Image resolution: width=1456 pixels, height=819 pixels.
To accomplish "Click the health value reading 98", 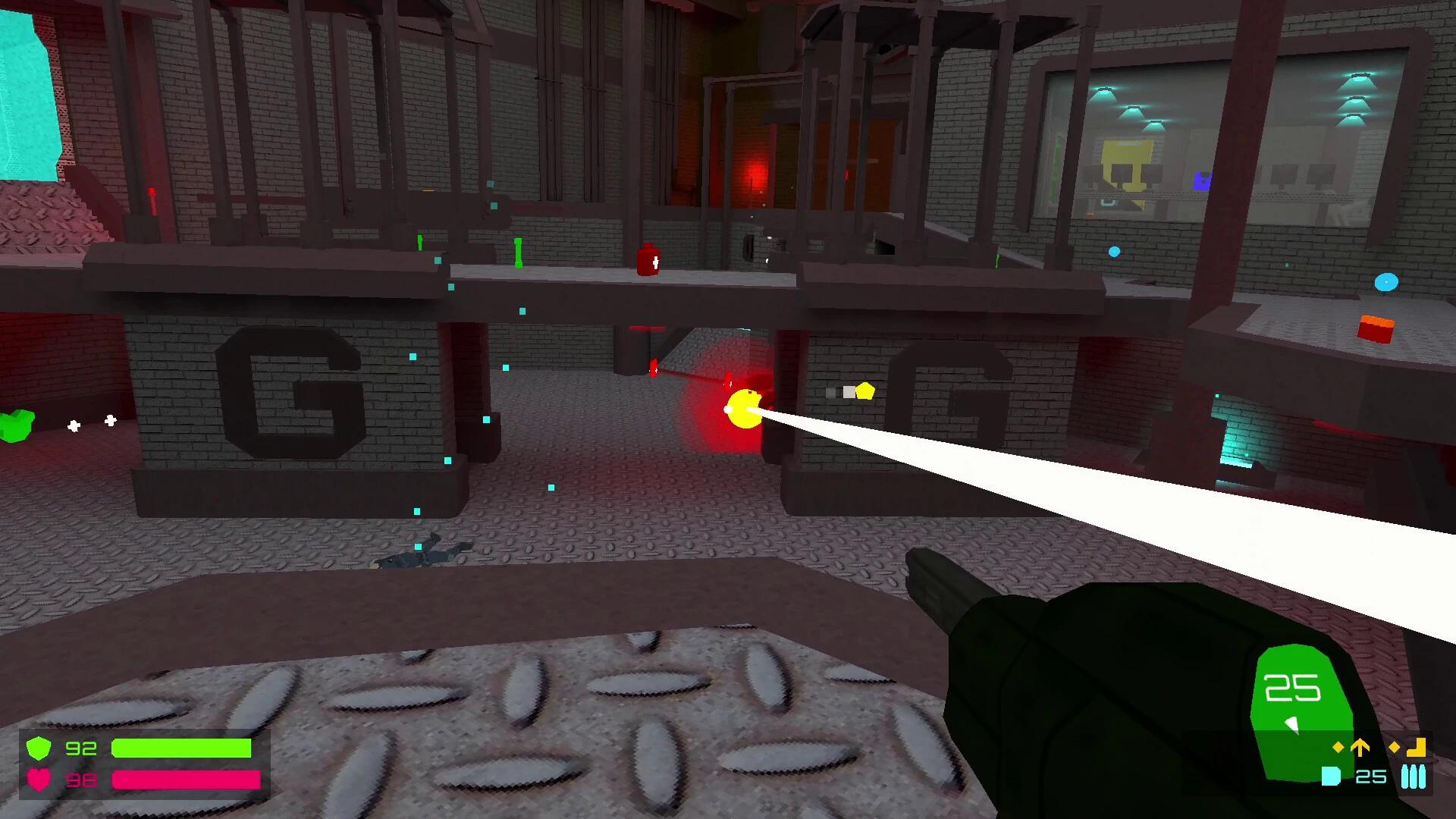I will coord(83,780).
